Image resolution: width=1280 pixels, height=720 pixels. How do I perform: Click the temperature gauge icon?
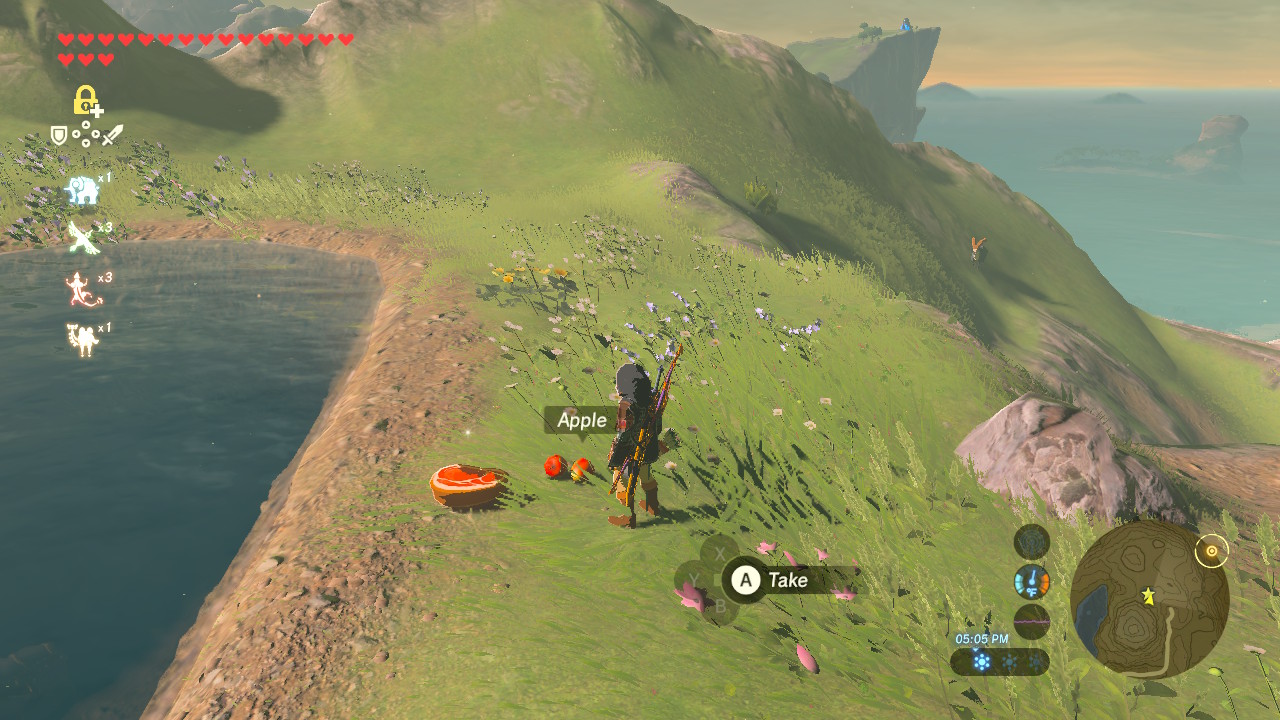[x=1031, y=581]
